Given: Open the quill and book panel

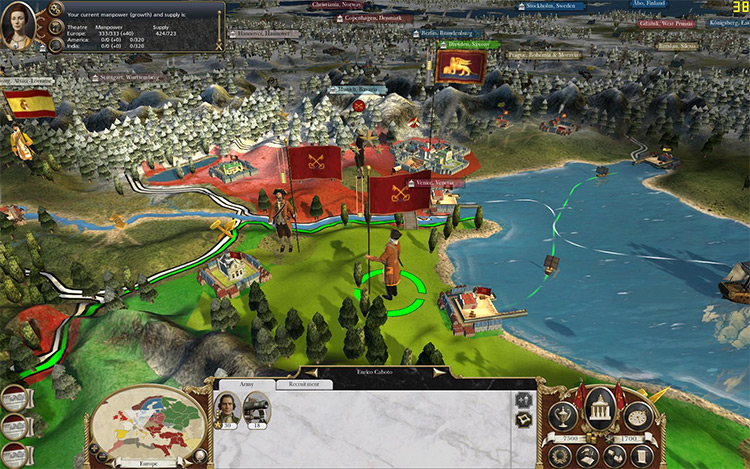Looking at the screenshot, I should [589, 456].
